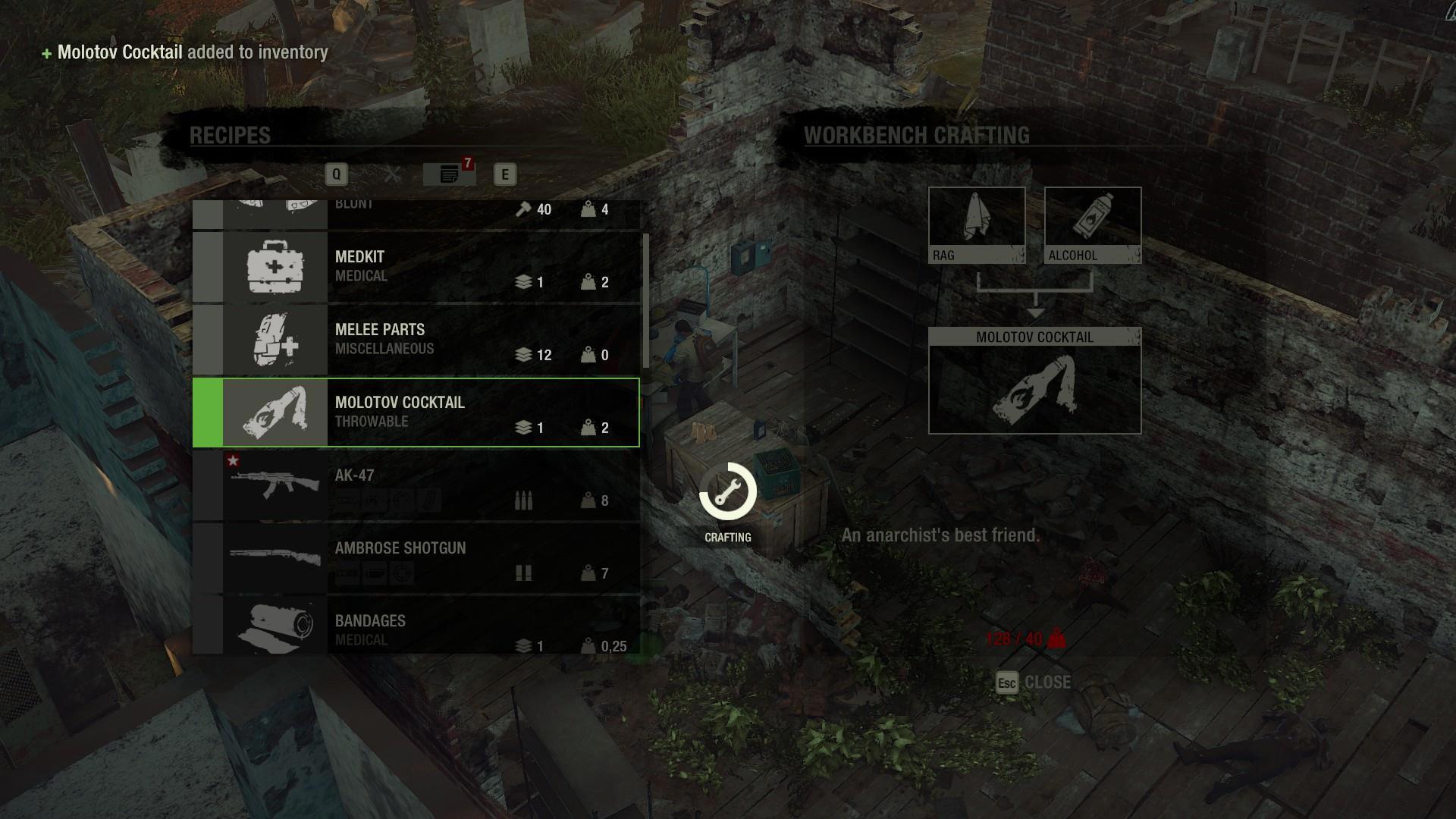Choose the Melee Parts recipe
This screenshot has height=819, width=1456.
416,340
